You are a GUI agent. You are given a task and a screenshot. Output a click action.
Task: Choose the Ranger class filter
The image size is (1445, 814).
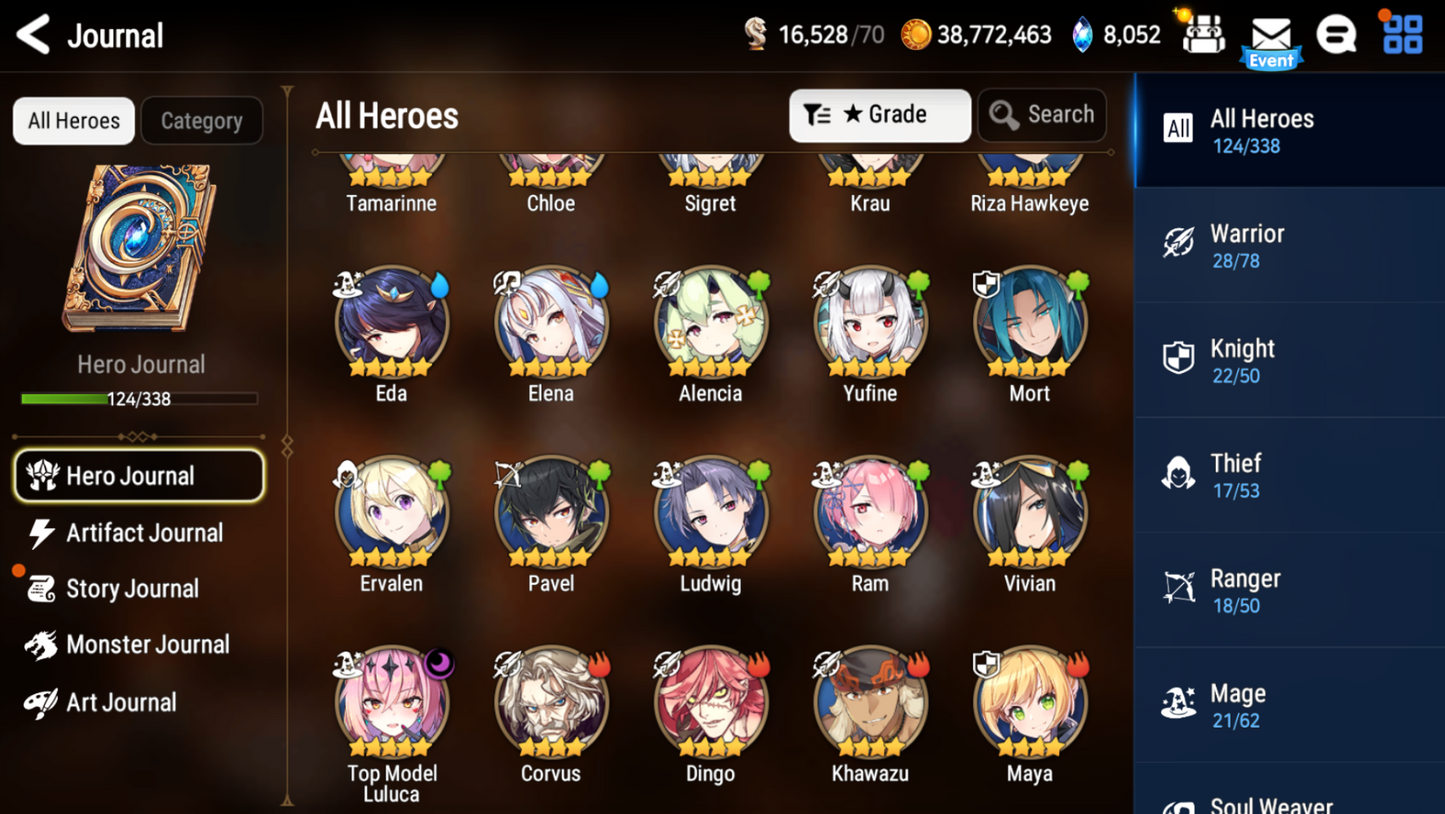(1289, 590)
